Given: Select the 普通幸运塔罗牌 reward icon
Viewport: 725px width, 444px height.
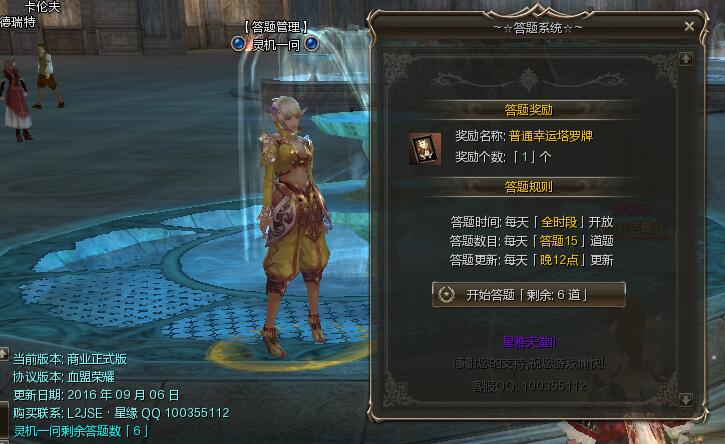Looking at the screenshot, I should point(425,147).
